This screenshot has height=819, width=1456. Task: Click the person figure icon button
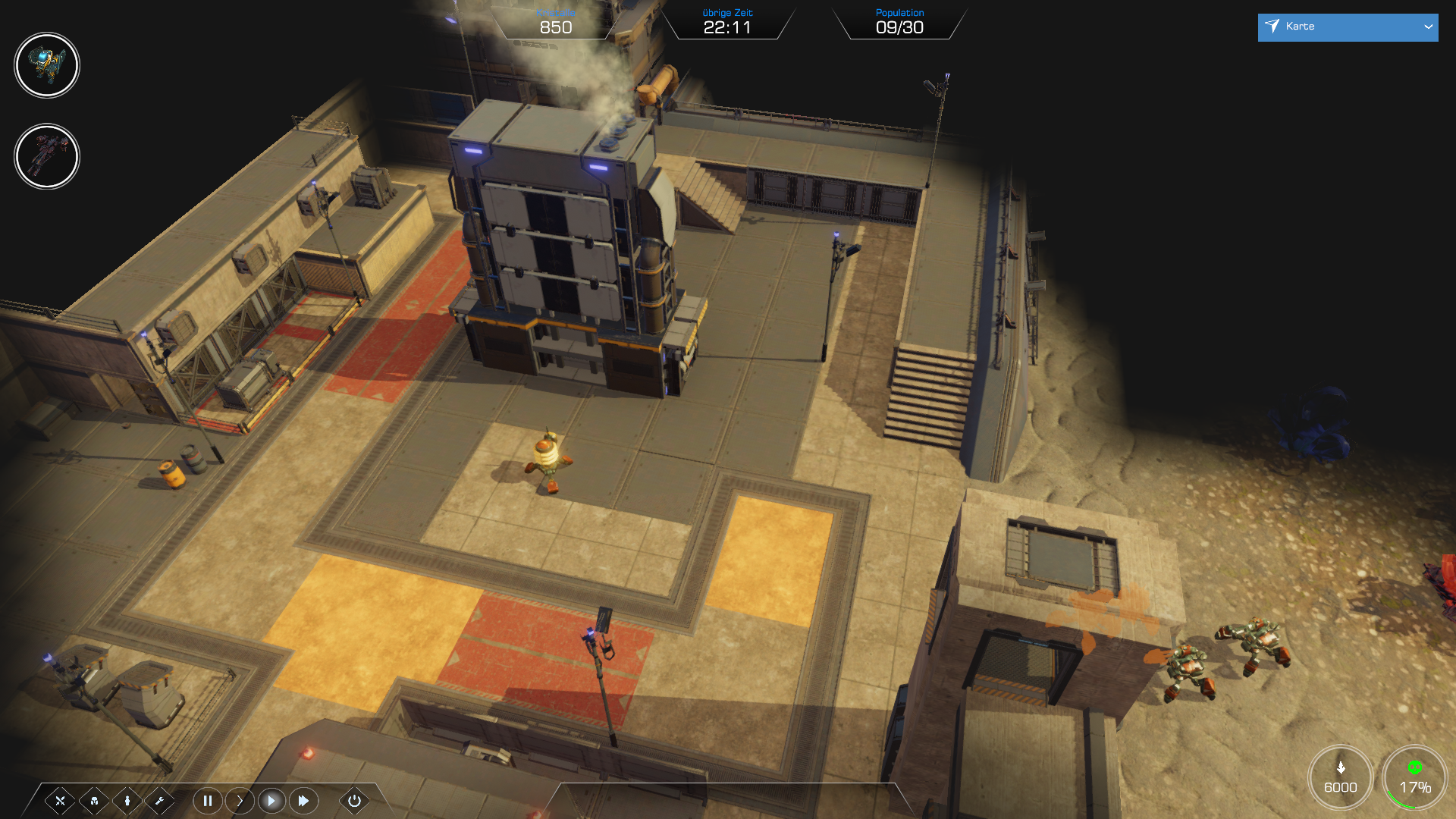[127, 801]
